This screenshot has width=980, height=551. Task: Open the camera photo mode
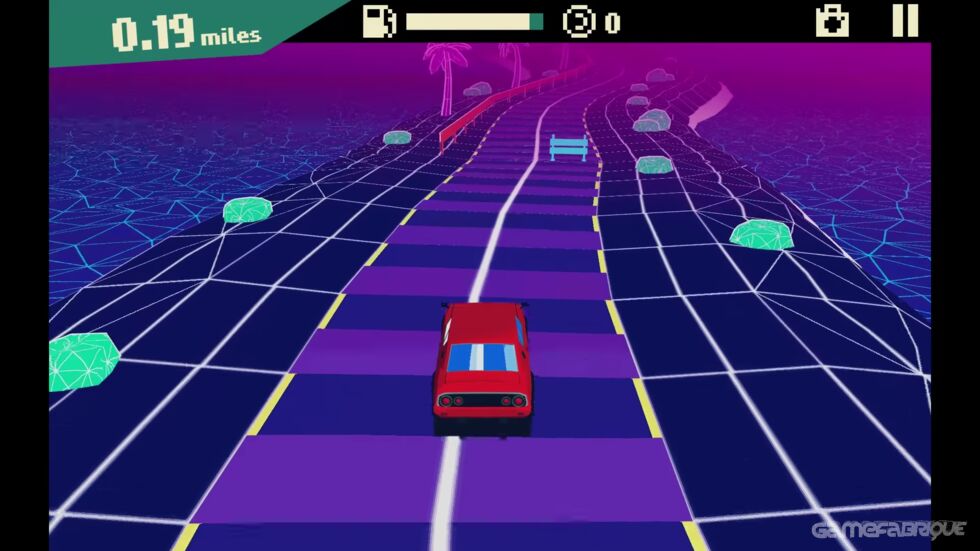pyautogui.click(x=832, y=21)
